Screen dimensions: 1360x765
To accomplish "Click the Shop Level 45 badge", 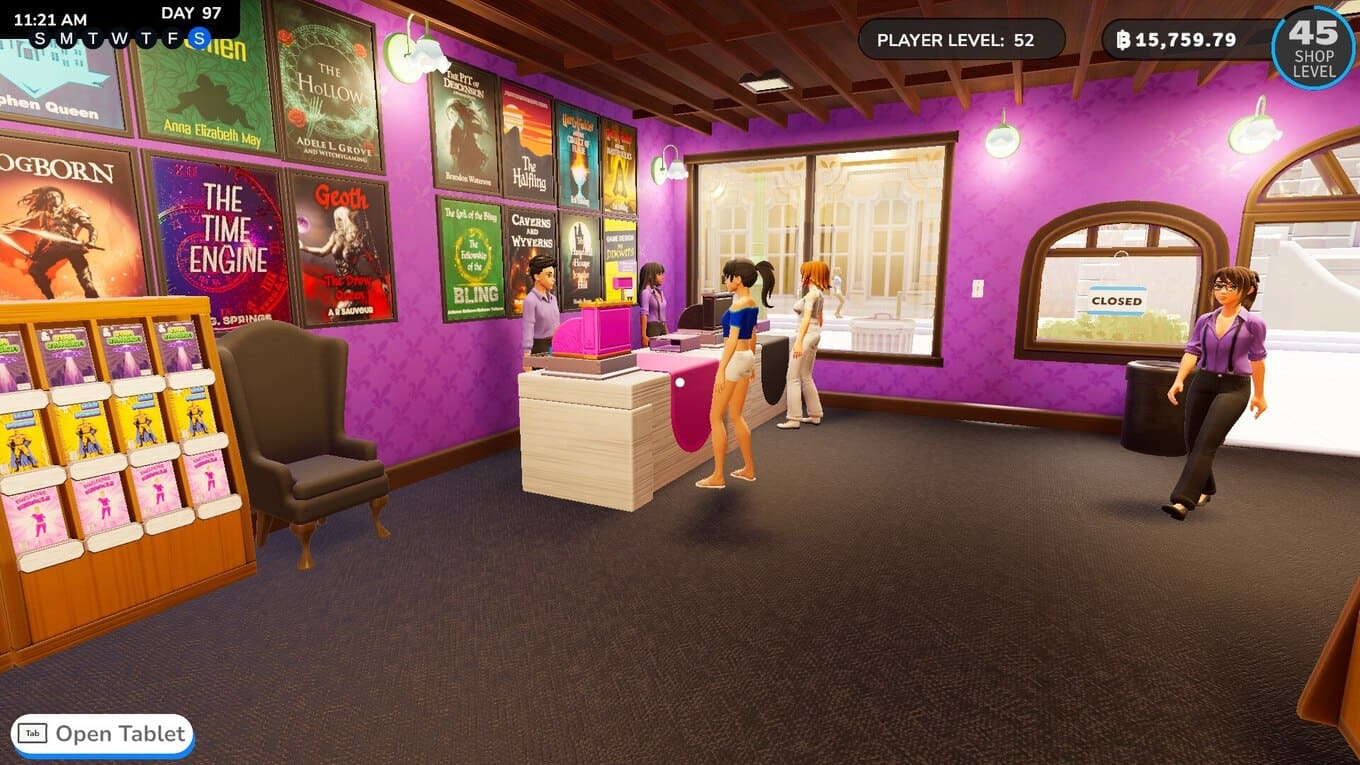I will pos(1313,47).
